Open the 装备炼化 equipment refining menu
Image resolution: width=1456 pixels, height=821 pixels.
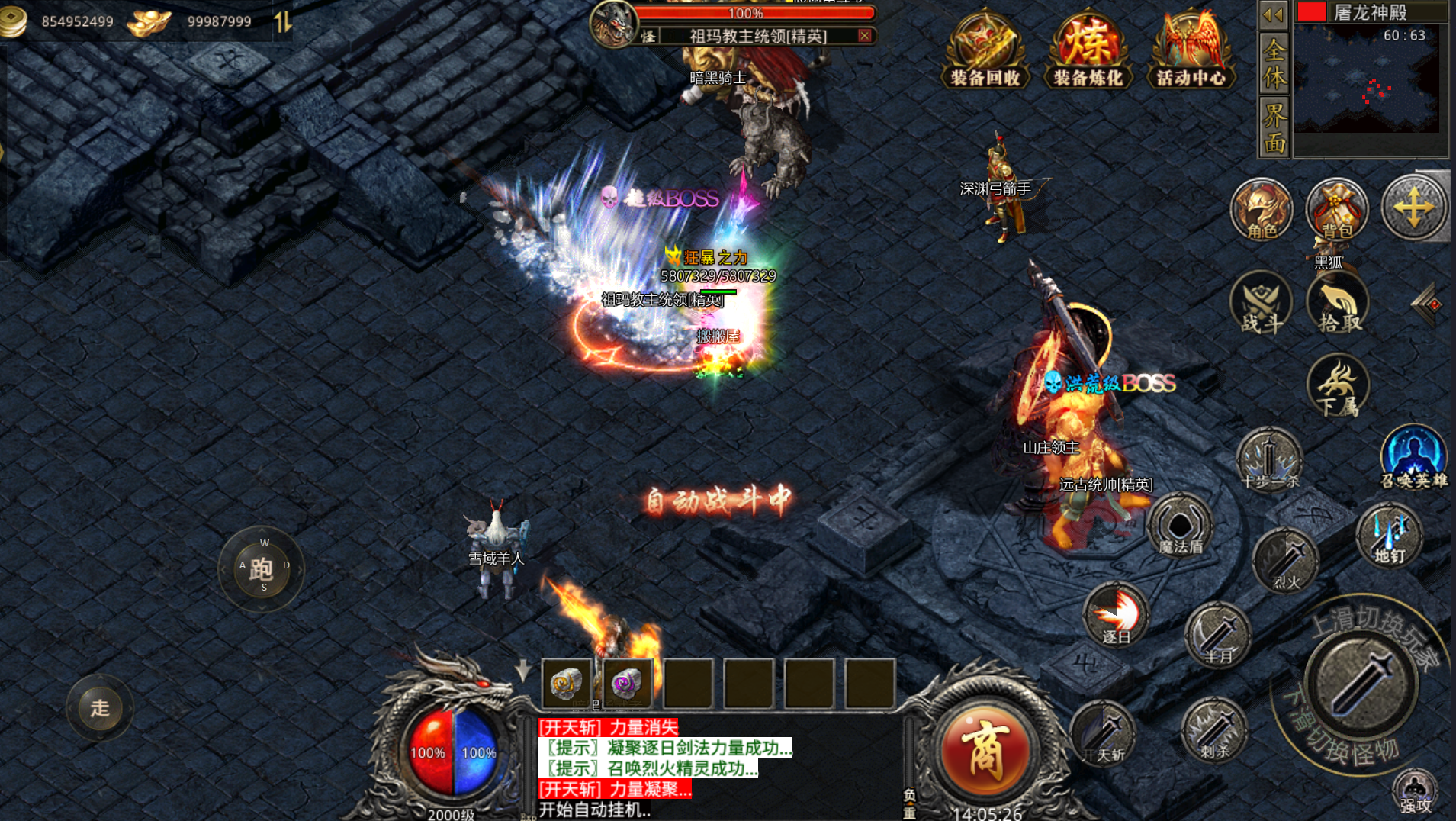click(x=1088, y=49)
